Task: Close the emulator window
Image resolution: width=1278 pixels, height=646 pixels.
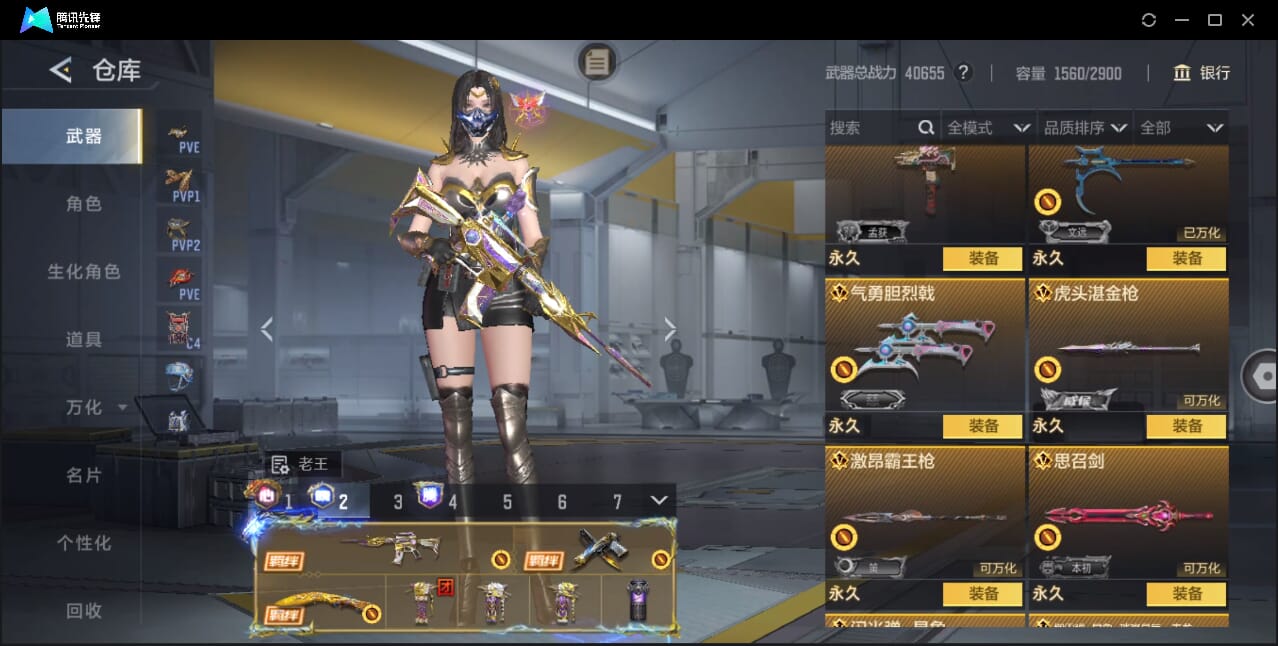Action: pyautogui.click(x=1248, y=20)
